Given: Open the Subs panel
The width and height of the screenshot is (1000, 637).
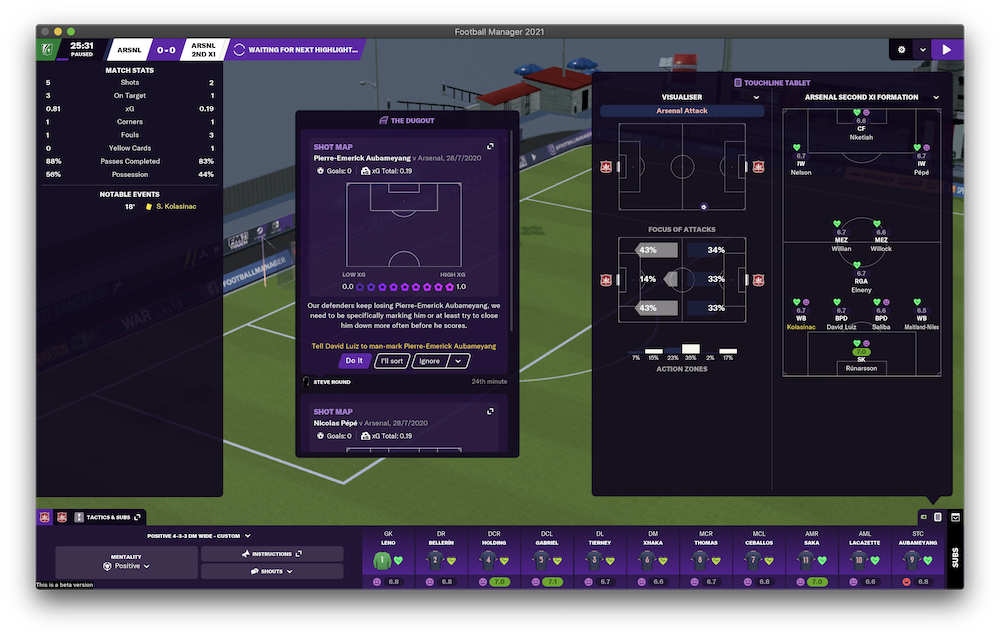Looking at the screenshot, I should pyautogui.click(x=953, y=557).
